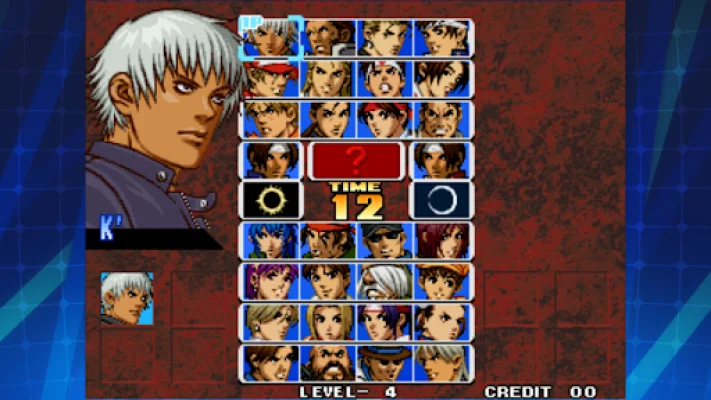Pick bald bearded Chang Koehan
This screenshot has width=711, height=400.
pyautogui.click(x=327, y=362)
